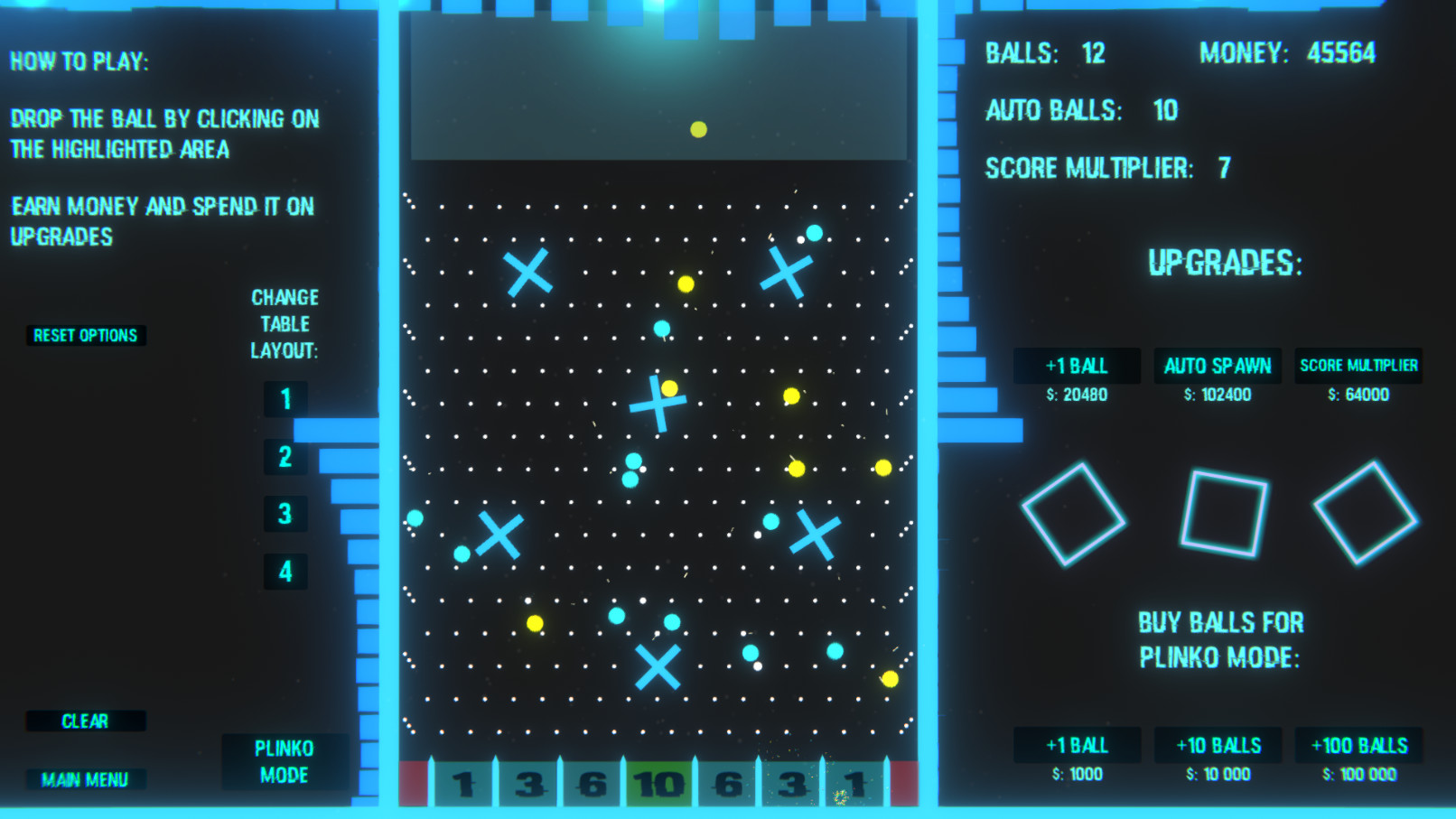Open the Main Menu
Screen dimensions: 1456x819
[86, 778]
